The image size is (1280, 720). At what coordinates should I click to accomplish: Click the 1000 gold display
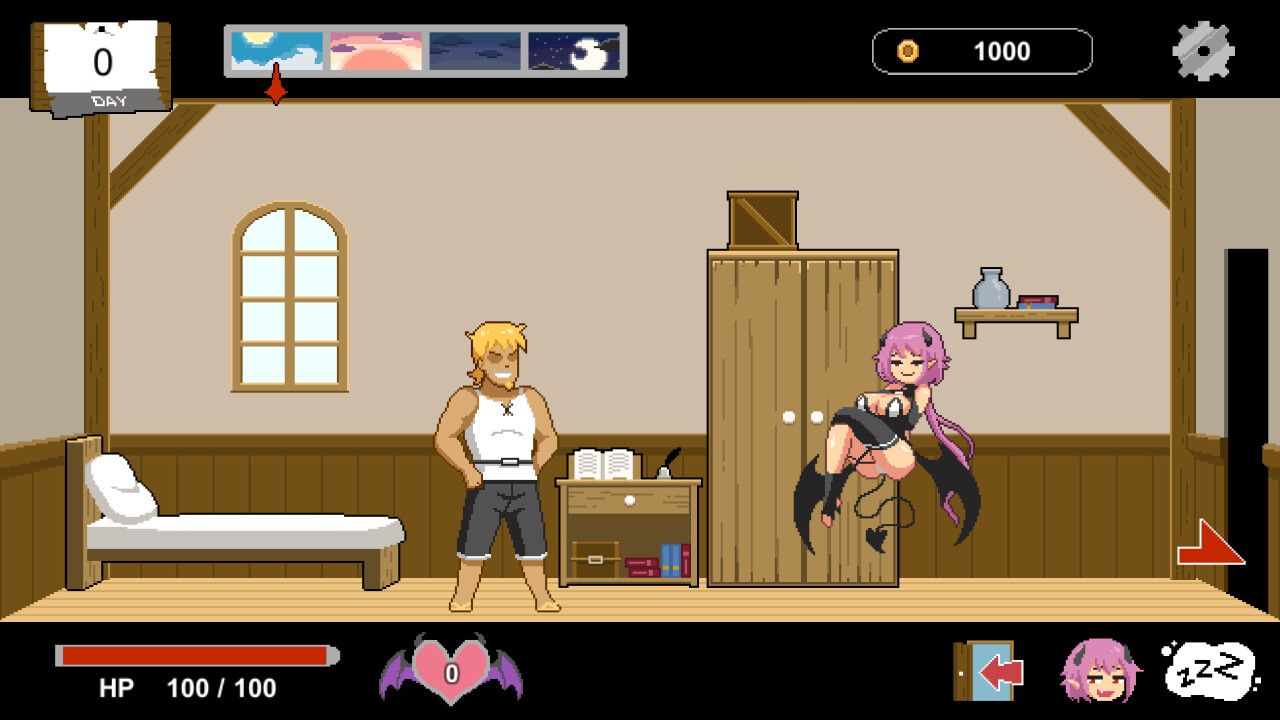[1002, 51]
